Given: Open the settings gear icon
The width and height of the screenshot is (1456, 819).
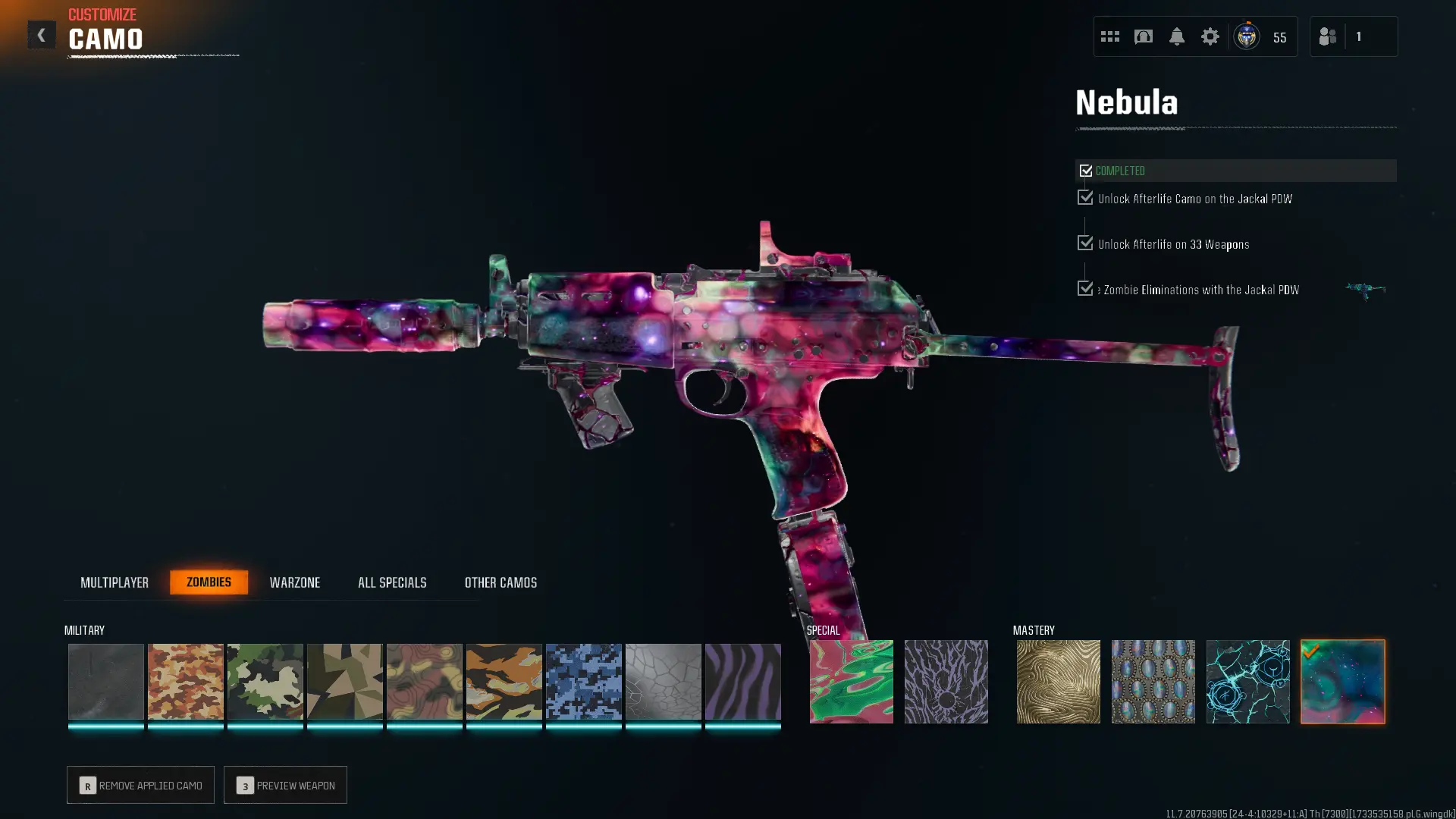Looking at the screenshot, I should (x=1210, y=36).
